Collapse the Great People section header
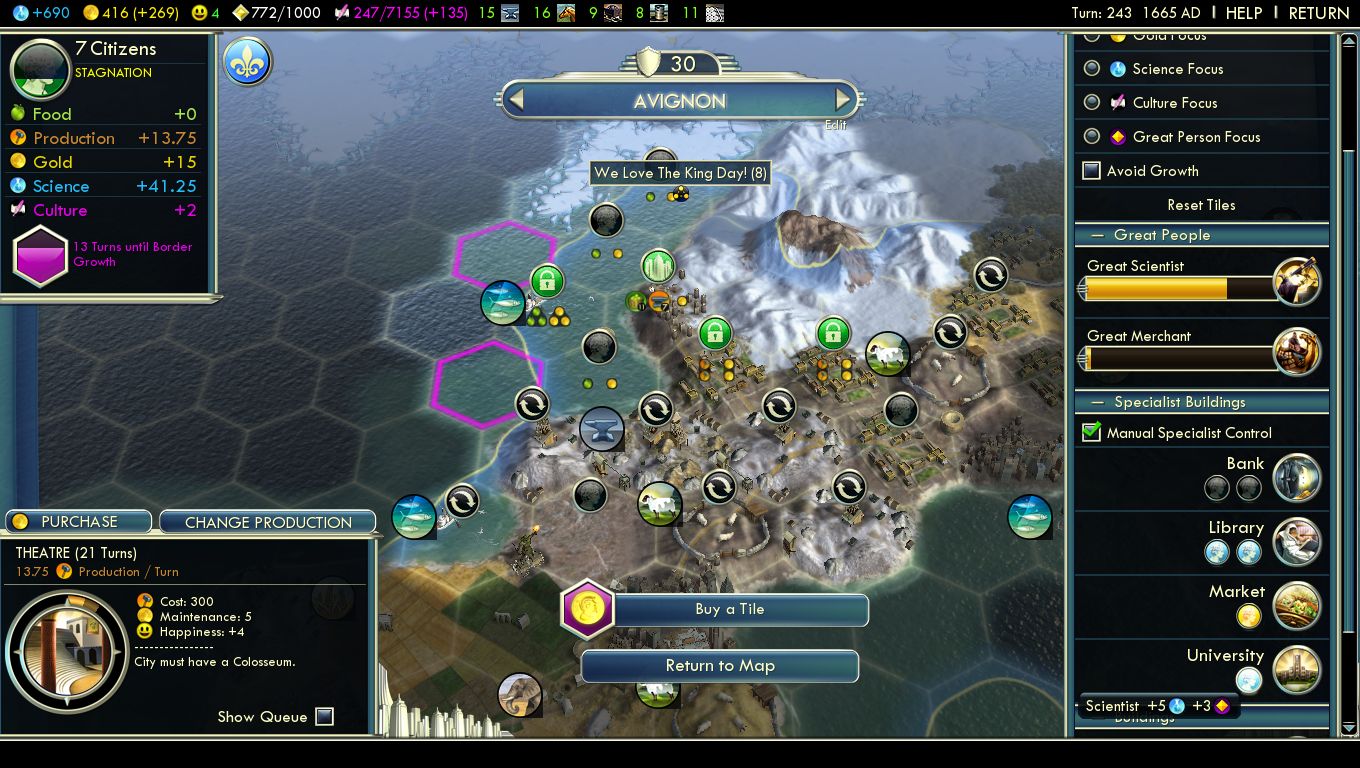The height and width of the screenshot is (768, 1360). [x=1162, y=235]
